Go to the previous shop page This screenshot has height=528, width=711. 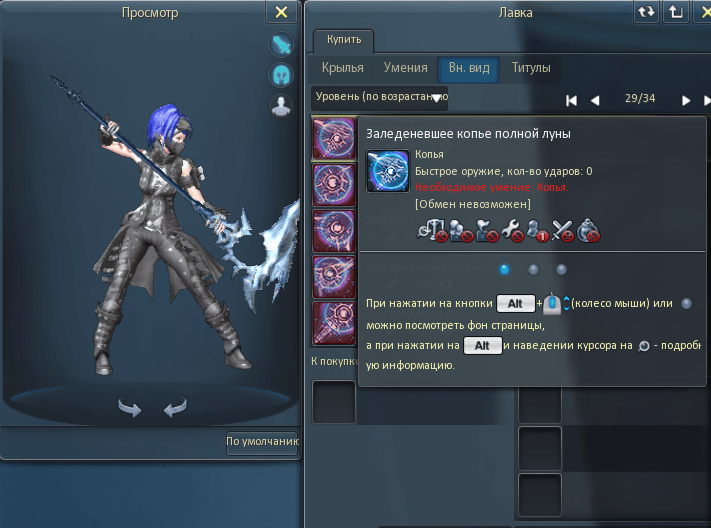point(595,100)
